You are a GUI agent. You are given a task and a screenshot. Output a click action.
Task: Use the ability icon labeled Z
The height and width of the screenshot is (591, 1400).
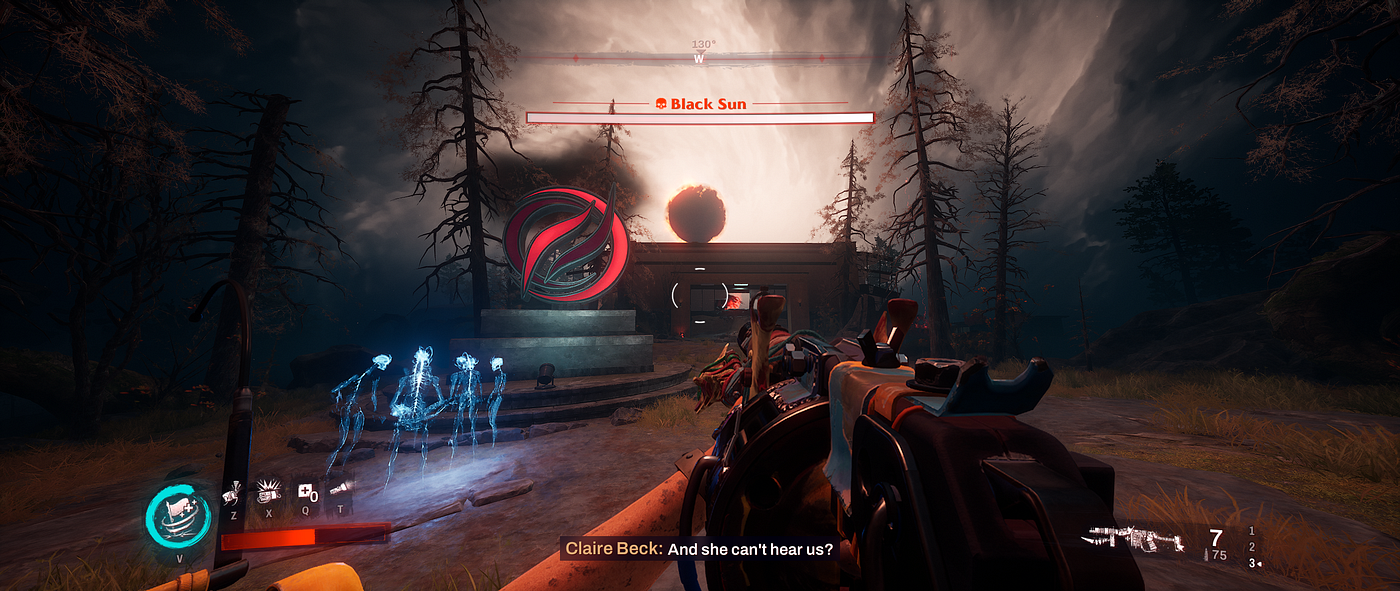click(x=233, y=492)
